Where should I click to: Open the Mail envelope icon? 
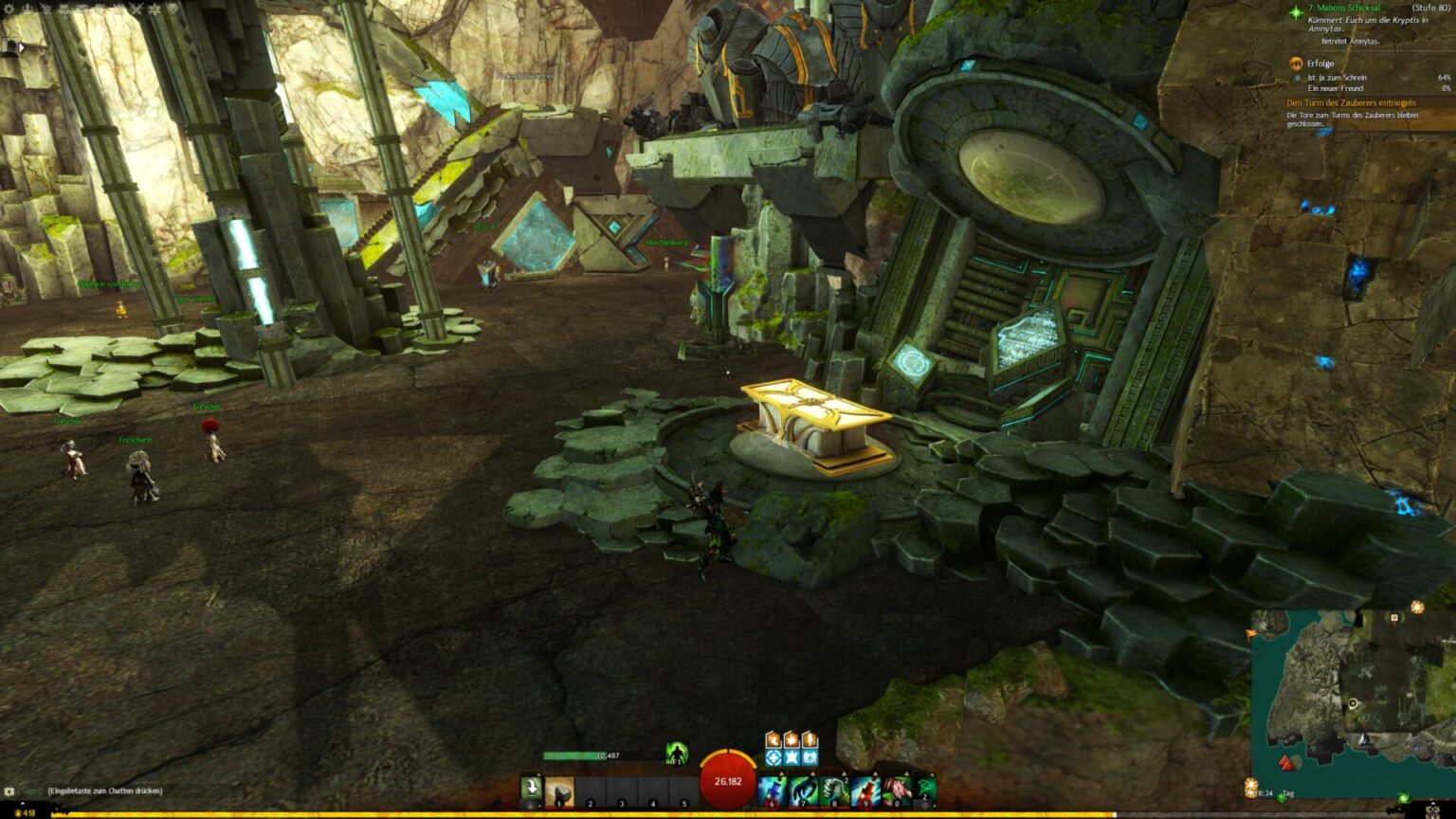pyautogui.click(x=82, y=10)
